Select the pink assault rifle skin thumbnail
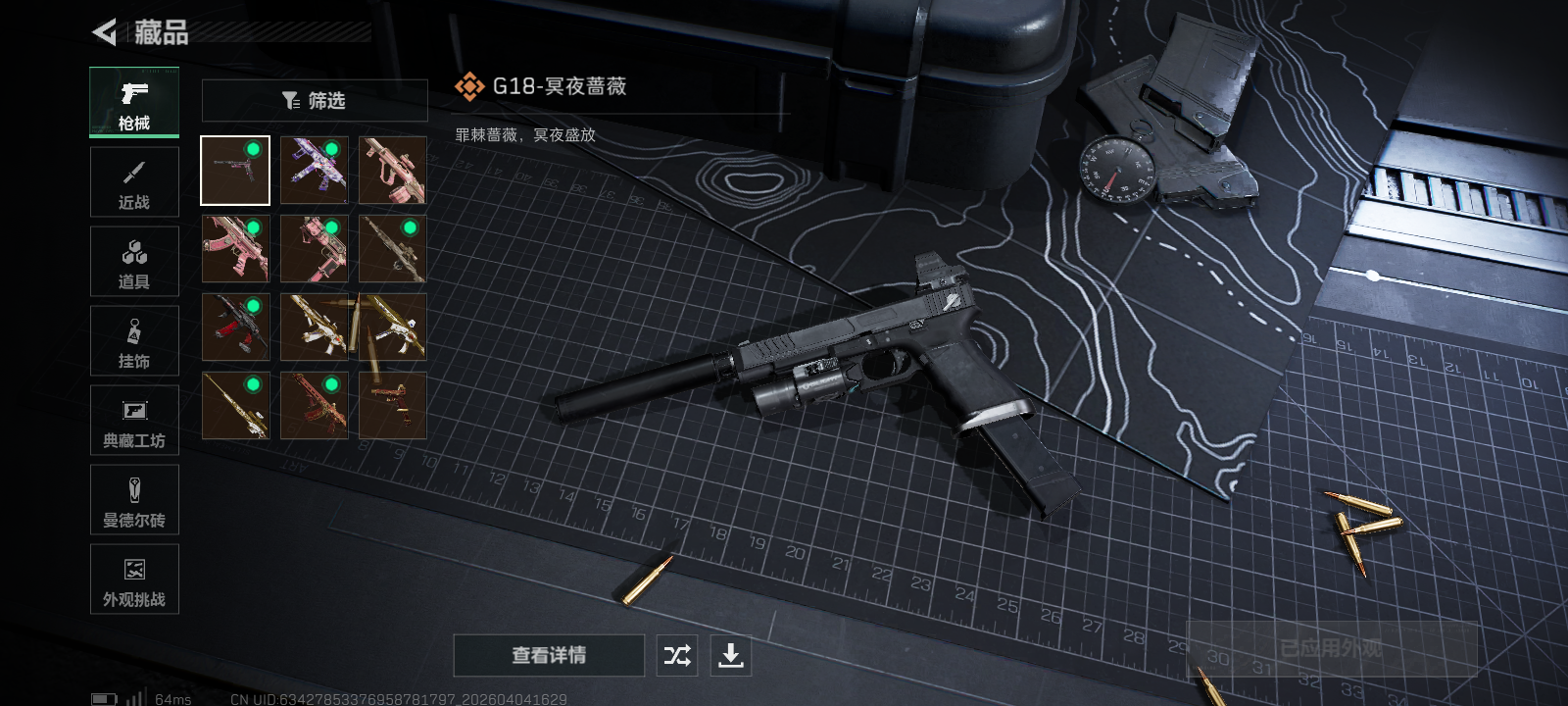Screen dimensions: 1568x706 pos(392,170)
